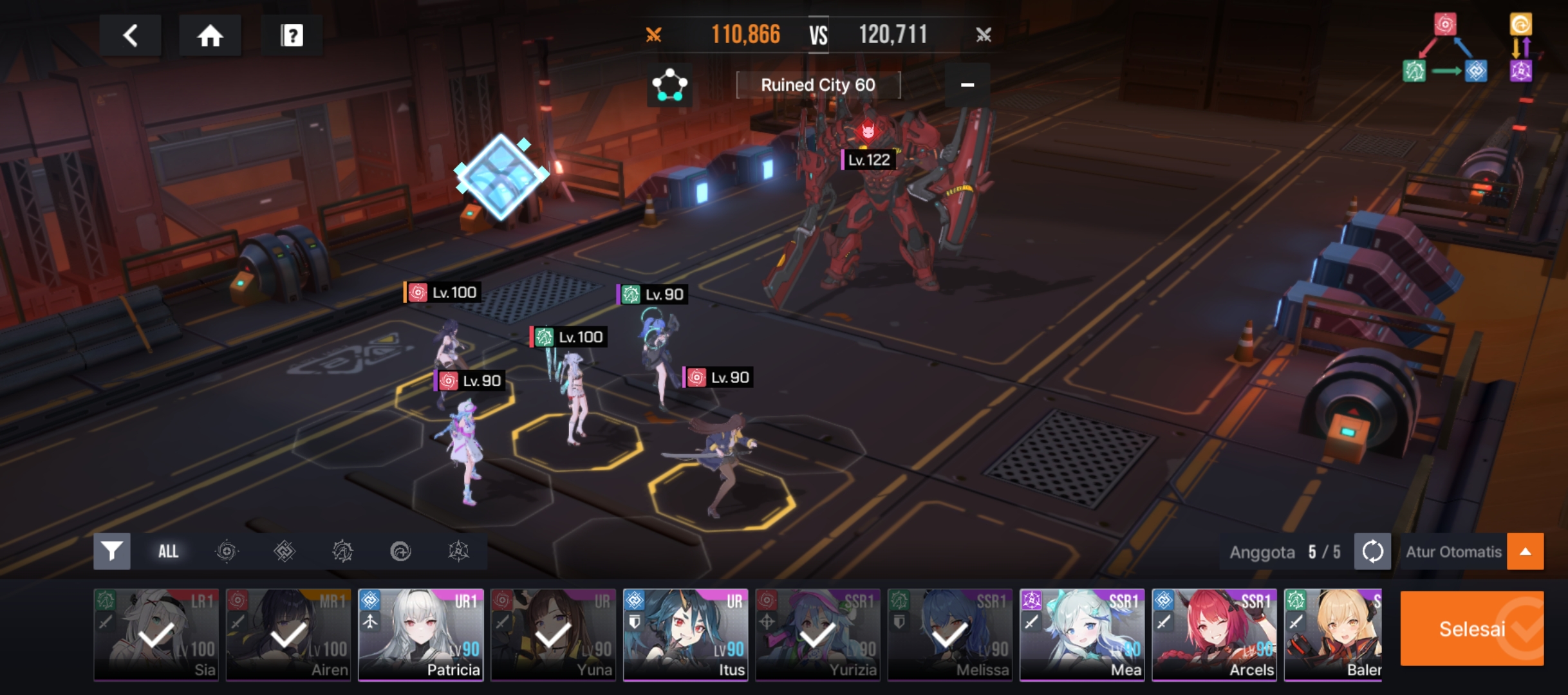Deselect the Airen character card
Screen dimensions: 1568x695
pos(288,635)
